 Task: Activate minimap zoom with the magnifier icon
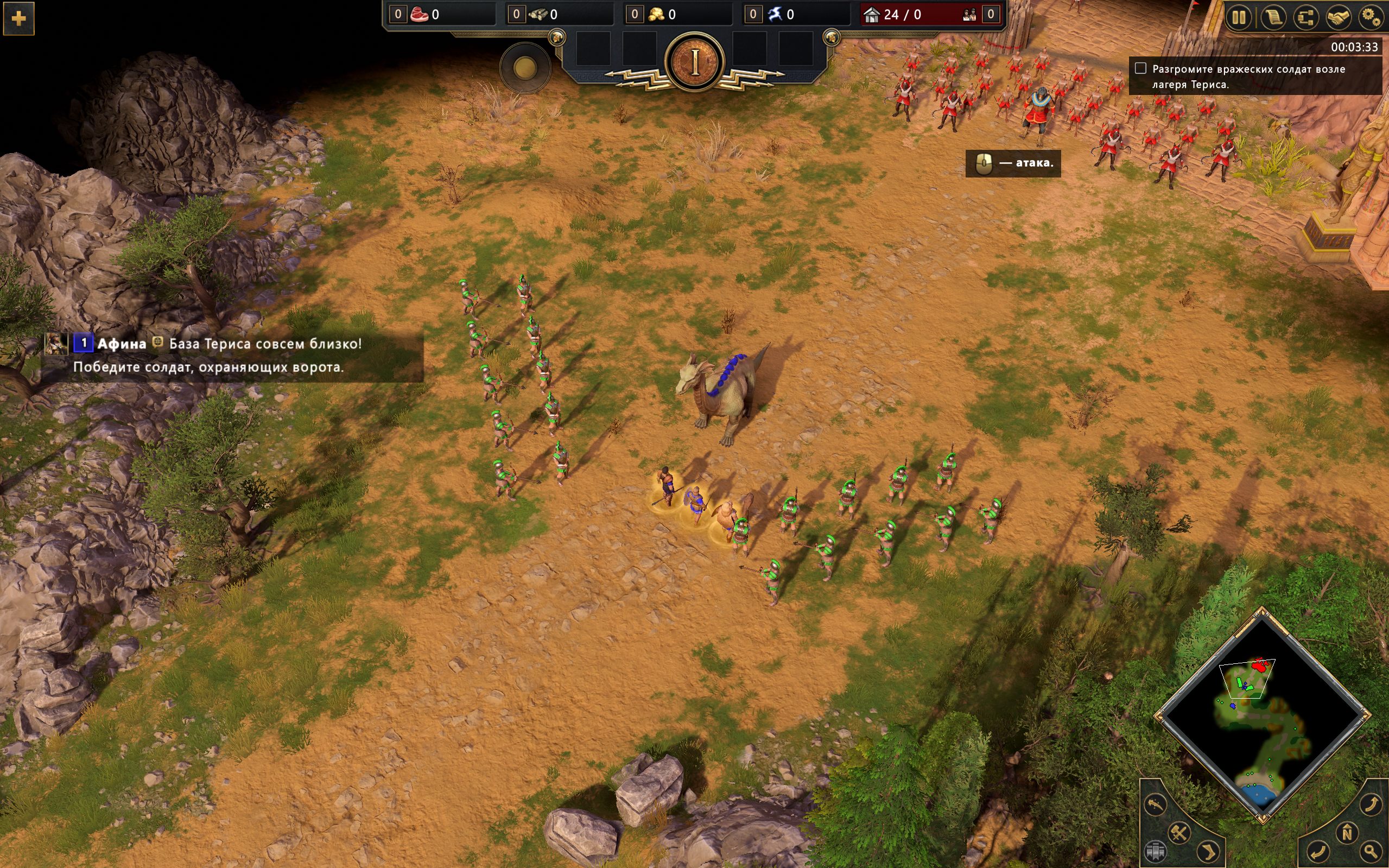[x=1370, y=852]
